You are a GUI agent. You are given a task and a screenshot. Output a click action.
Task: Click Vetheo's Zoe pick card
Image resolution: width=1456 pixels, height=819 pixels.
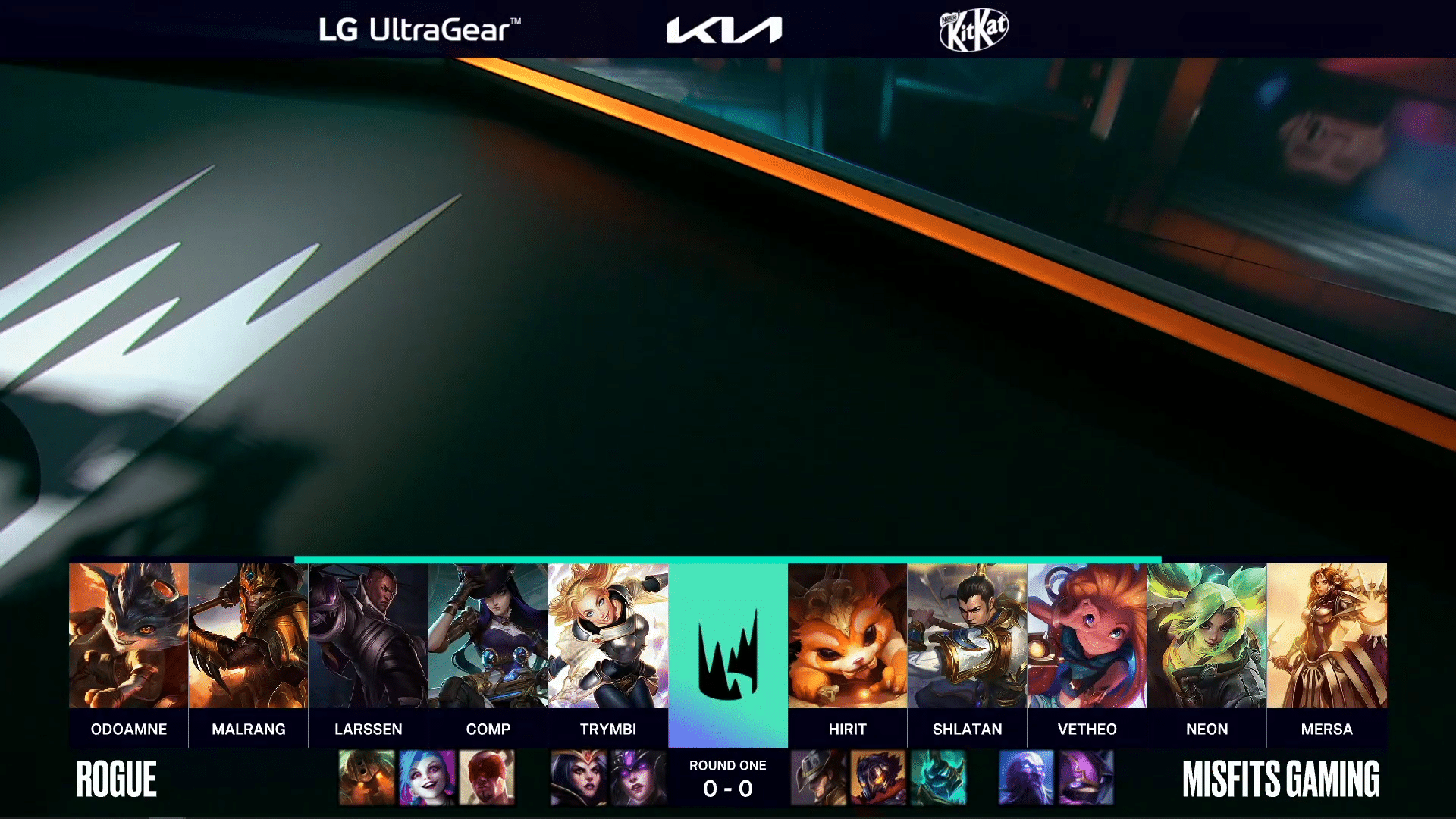pyautogui.click(x=1087, y=635)
